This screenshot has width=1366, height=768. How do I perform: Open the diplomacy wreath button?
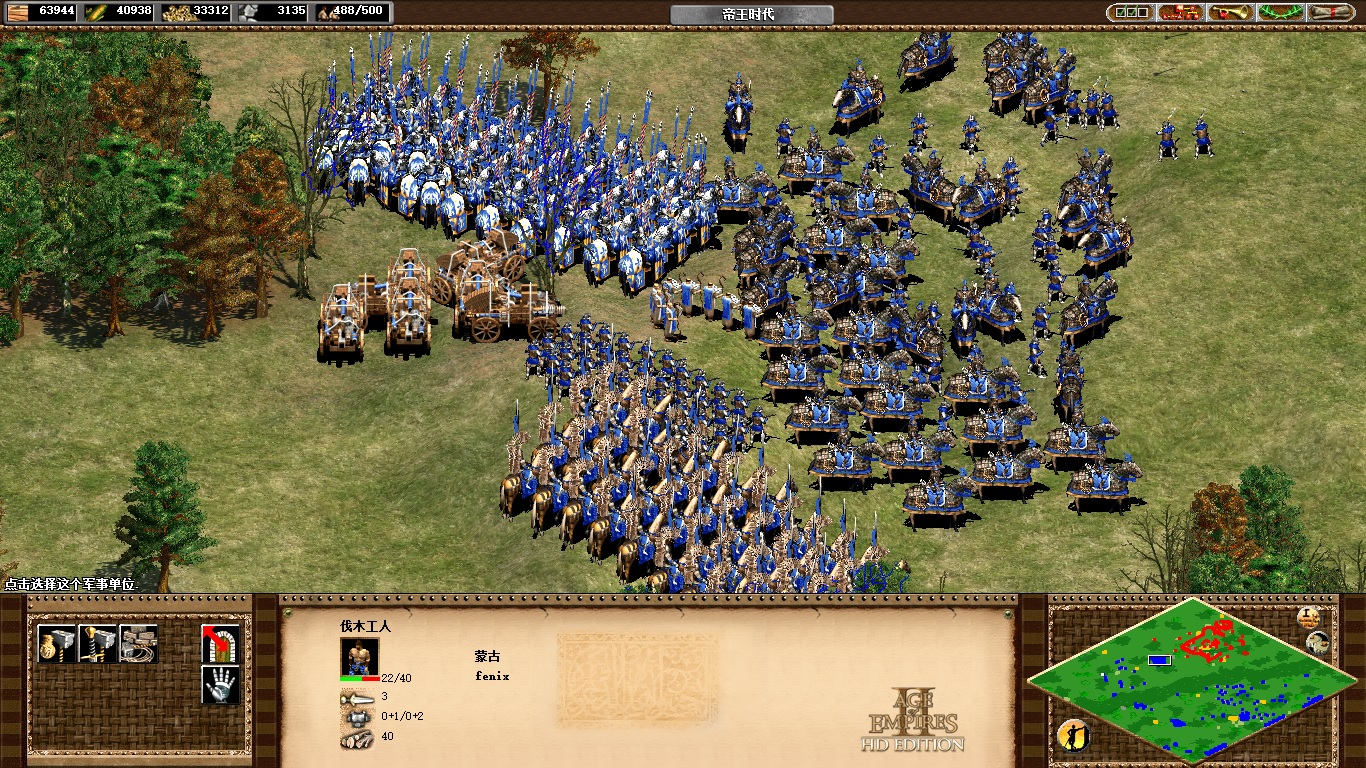[x=1281, y=13]
